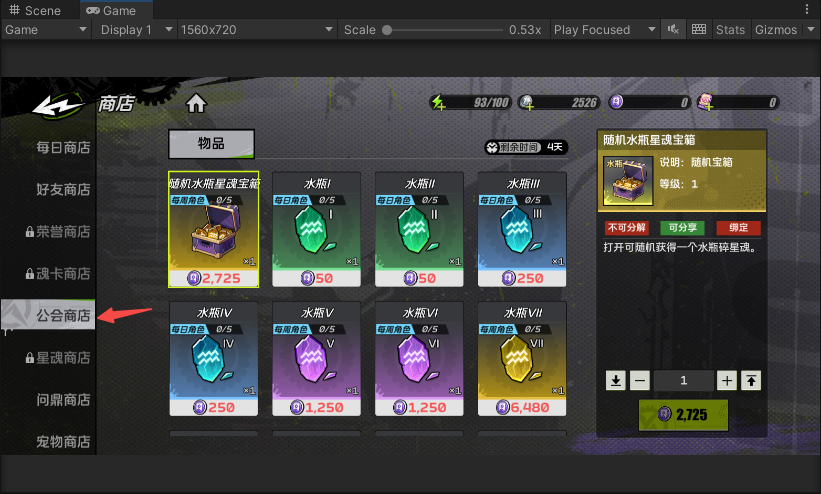Open the Gizmos dropdown in the editor
Viewport: 821px width, 494px height.
[782, 30]
